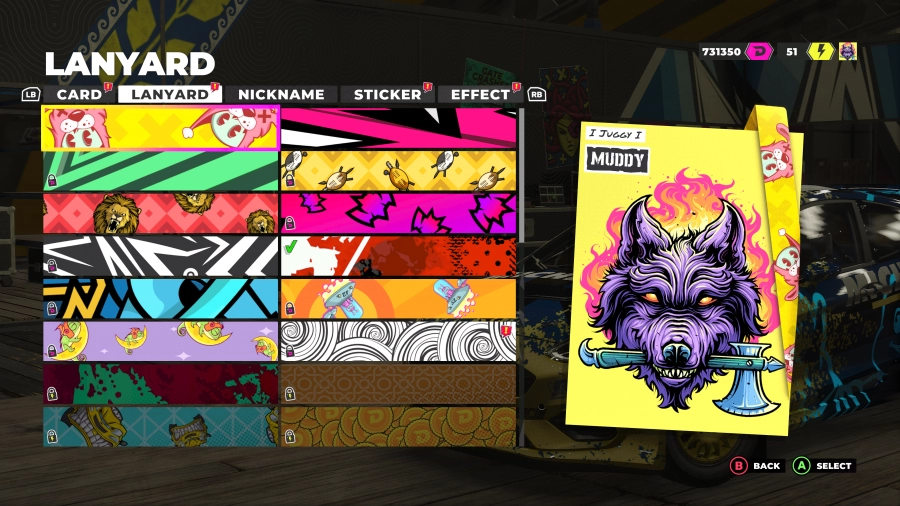Switch to the Sticker tab

point(387,94)
